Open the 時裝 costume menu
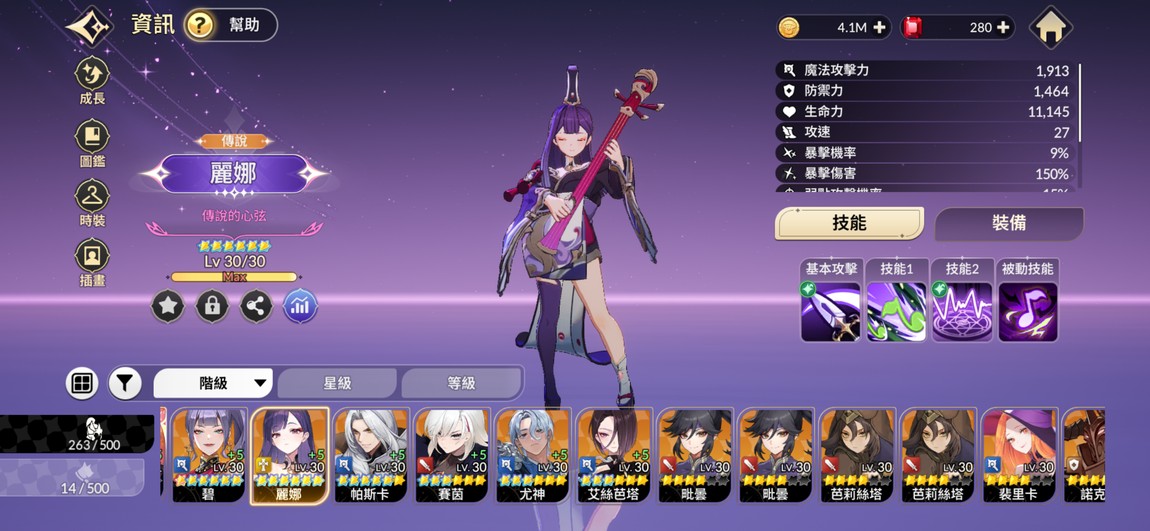Screen dimensions: 1150x531 [x=92, y=202]
